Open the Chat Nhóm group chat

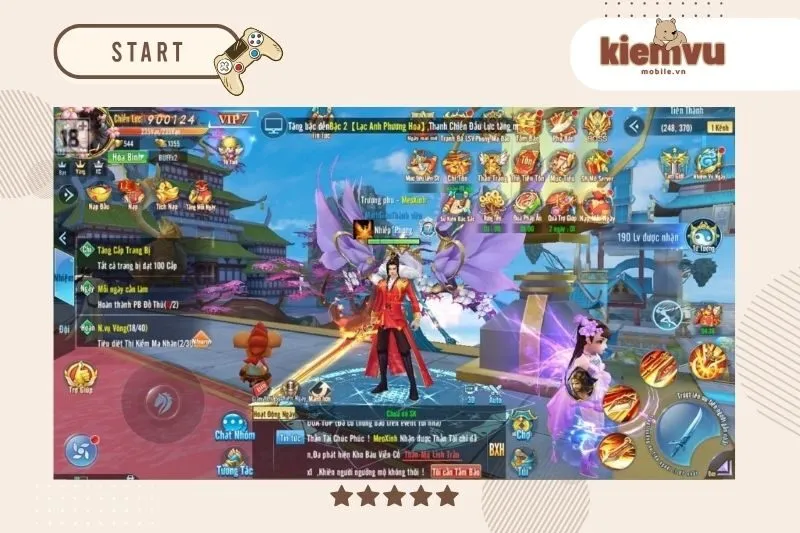tap(234, 427)
